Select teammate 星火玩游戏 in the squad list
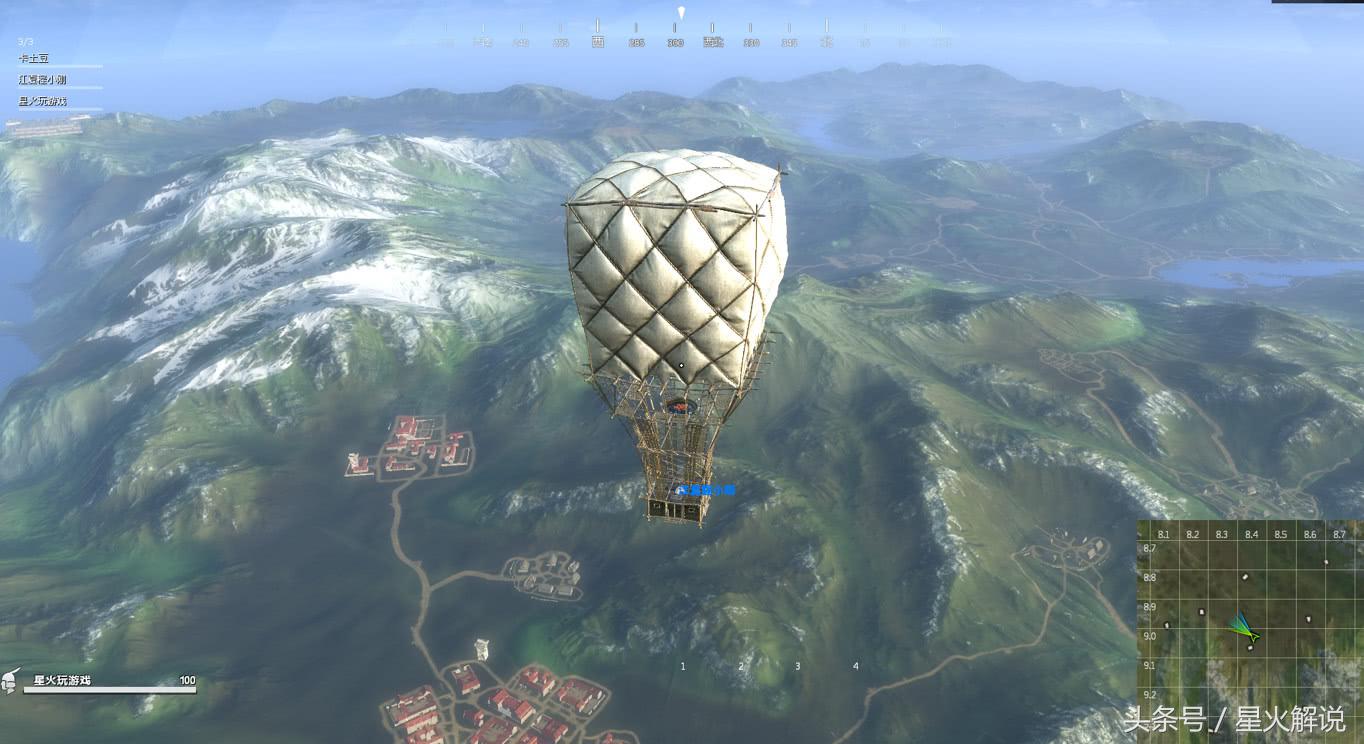1364x744 pixels. click(x=43, y=101)
